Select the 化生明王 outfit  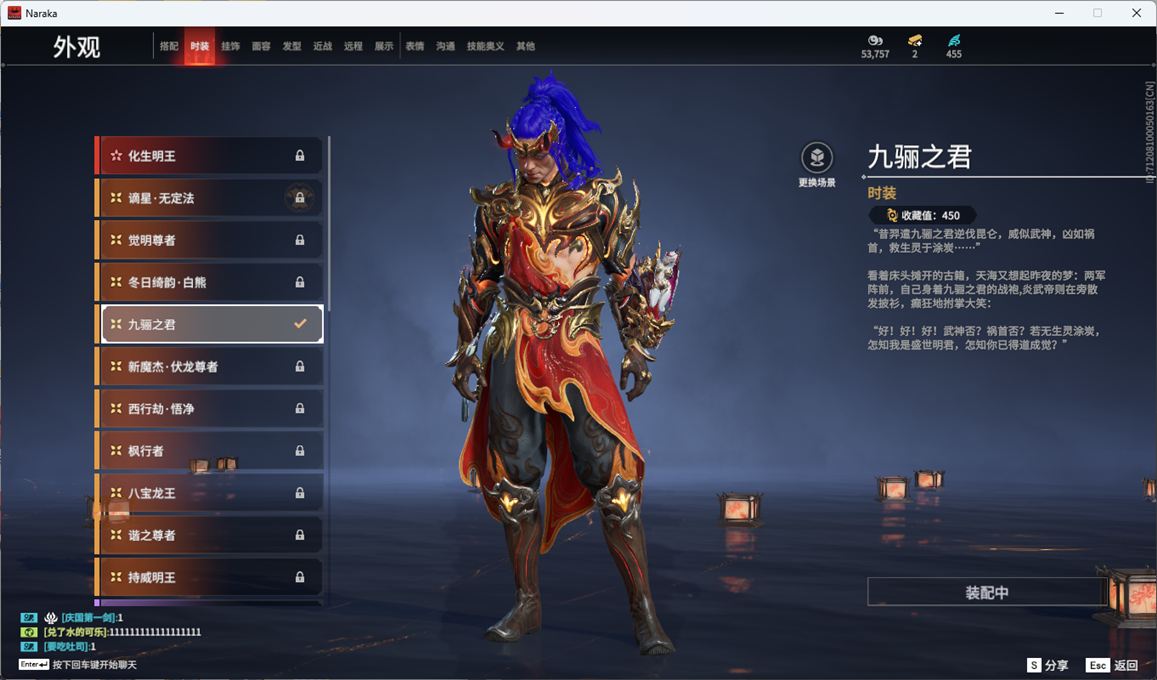tap(209, 156)
